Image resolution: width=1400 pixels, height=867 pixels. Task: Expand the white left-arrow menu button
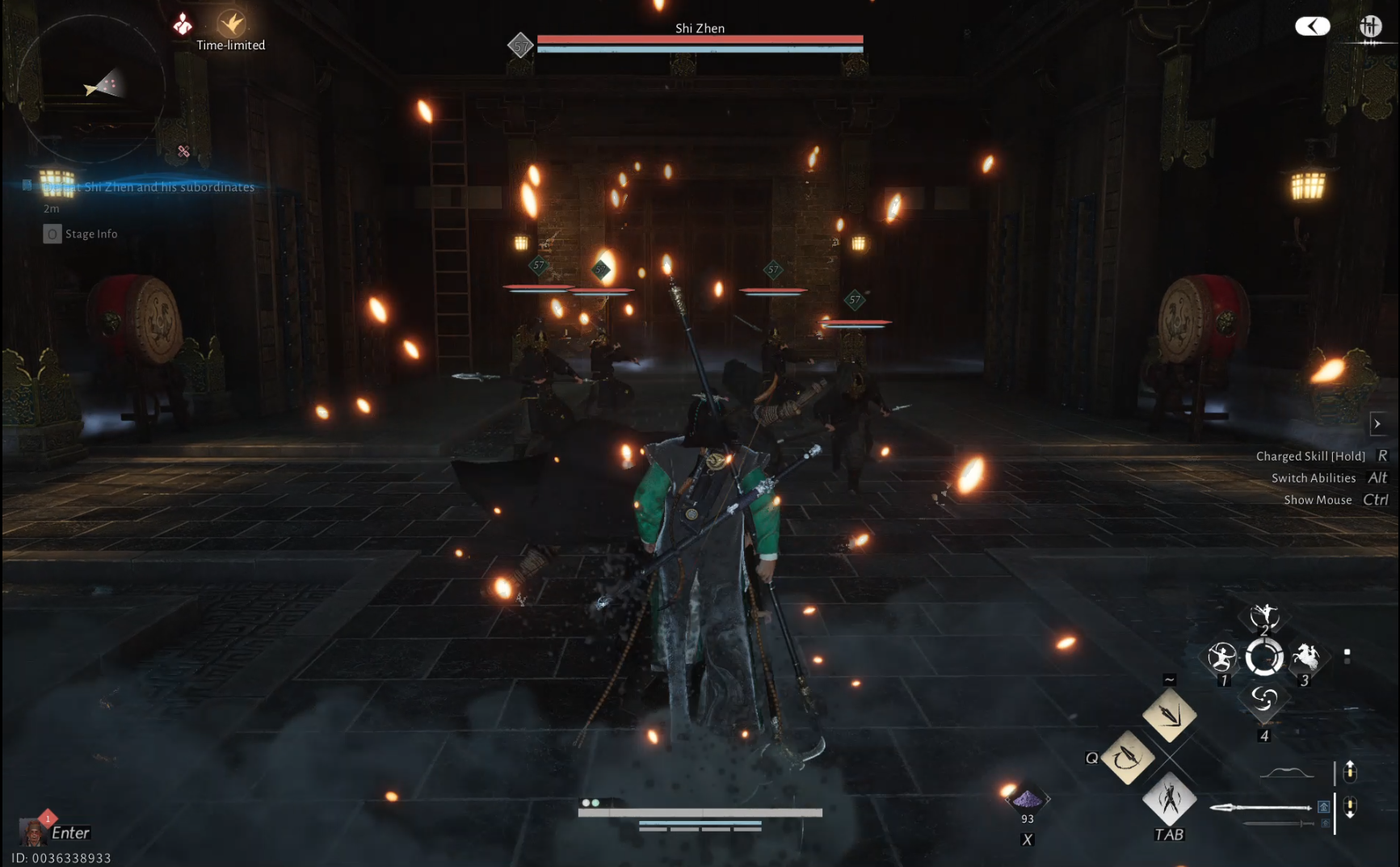coord(1312,27)
